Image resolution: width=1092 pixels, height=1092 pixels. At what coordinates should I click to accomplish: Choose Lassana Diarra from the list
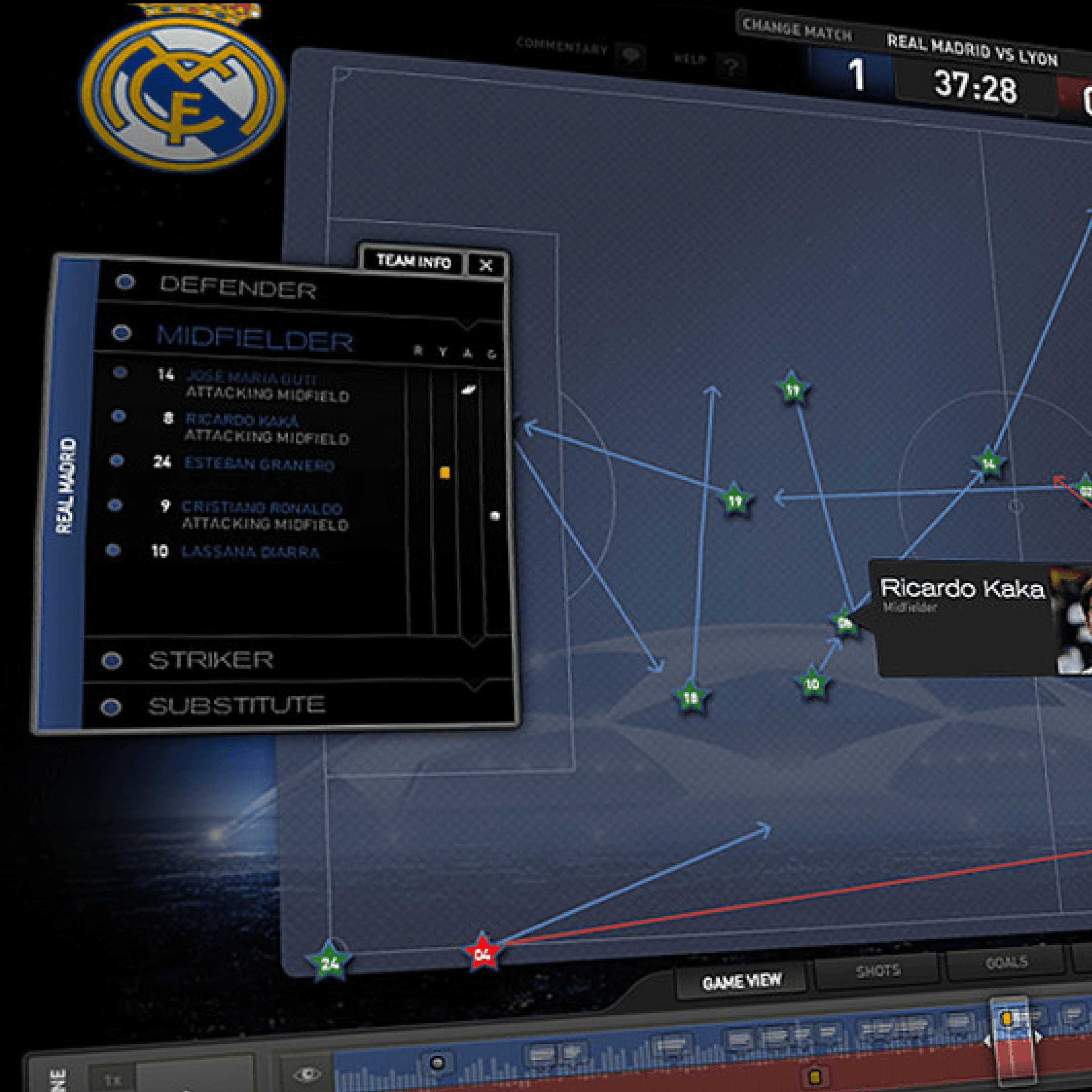tap(250, 551)
